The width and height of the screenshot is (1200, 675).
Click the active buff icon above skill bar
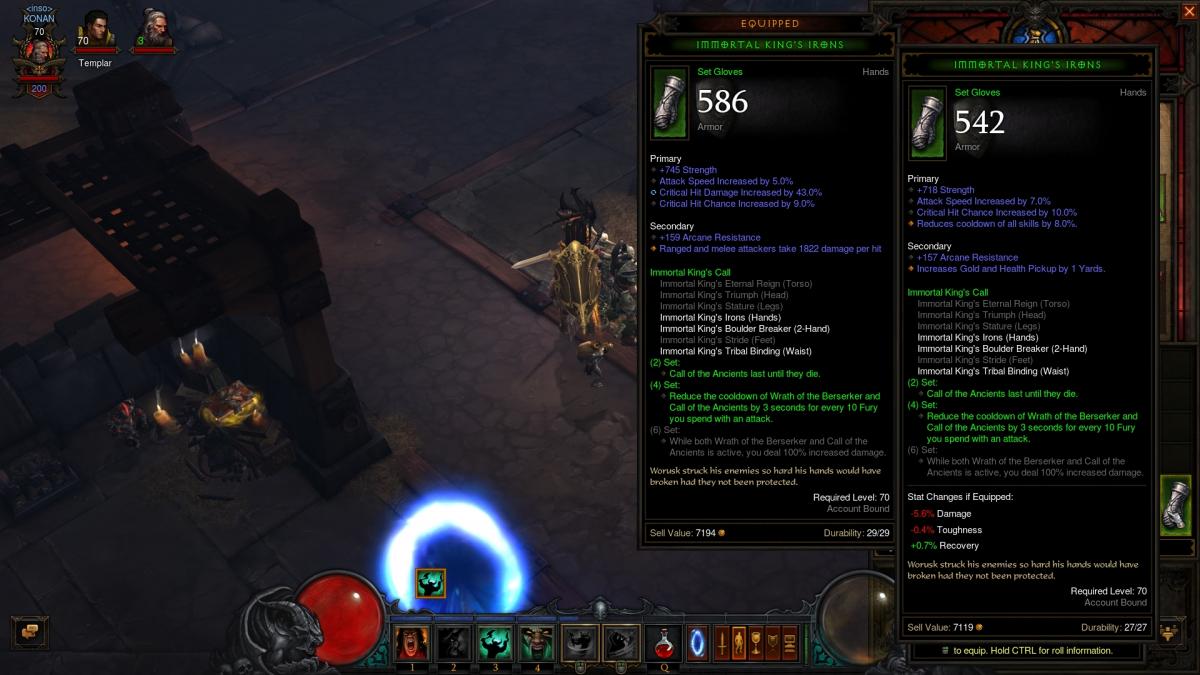430,583
